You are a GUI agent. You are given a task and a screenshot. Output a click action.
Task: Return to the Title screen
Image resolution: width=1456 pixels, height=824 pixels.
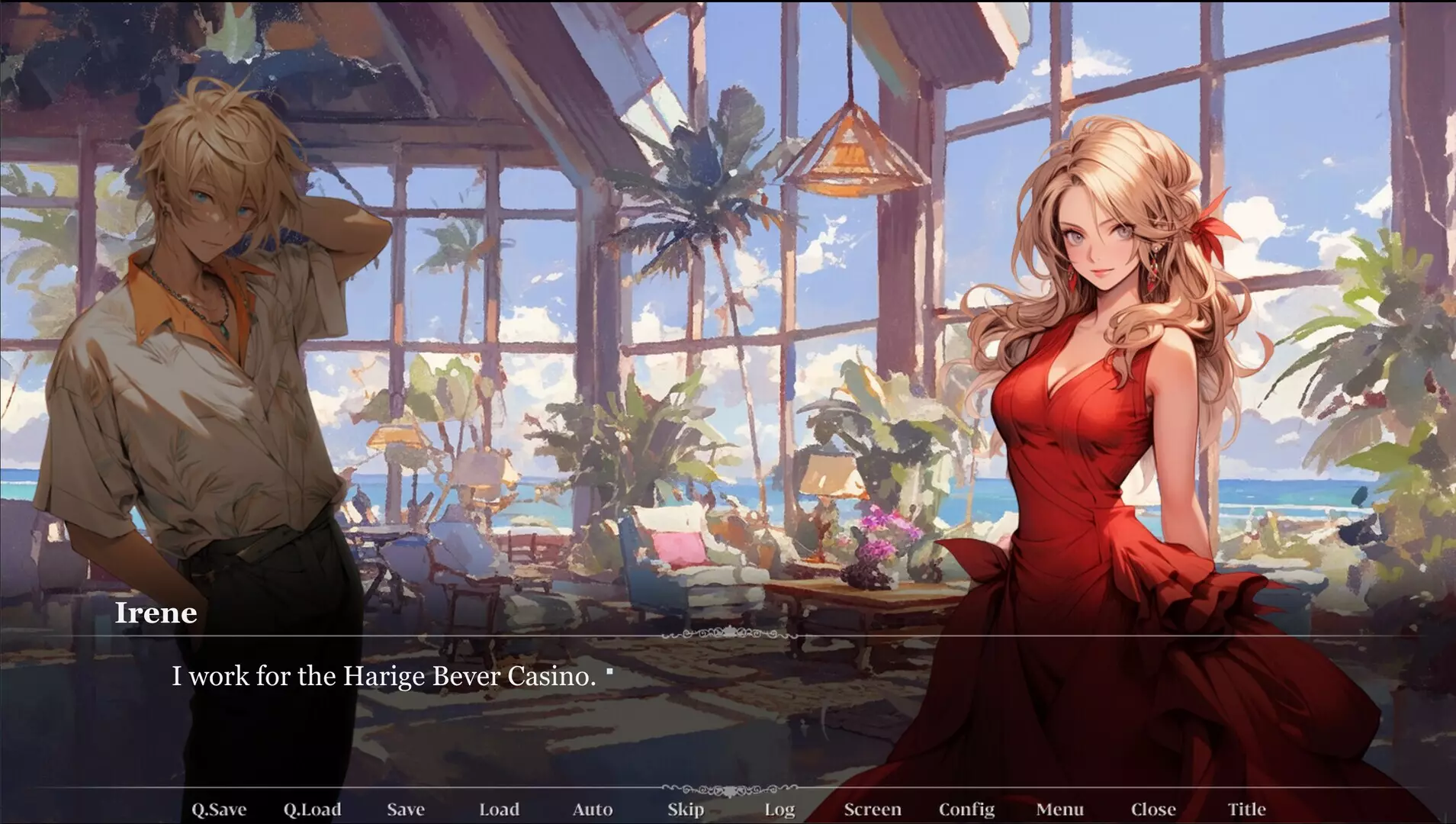point(1249,809)
